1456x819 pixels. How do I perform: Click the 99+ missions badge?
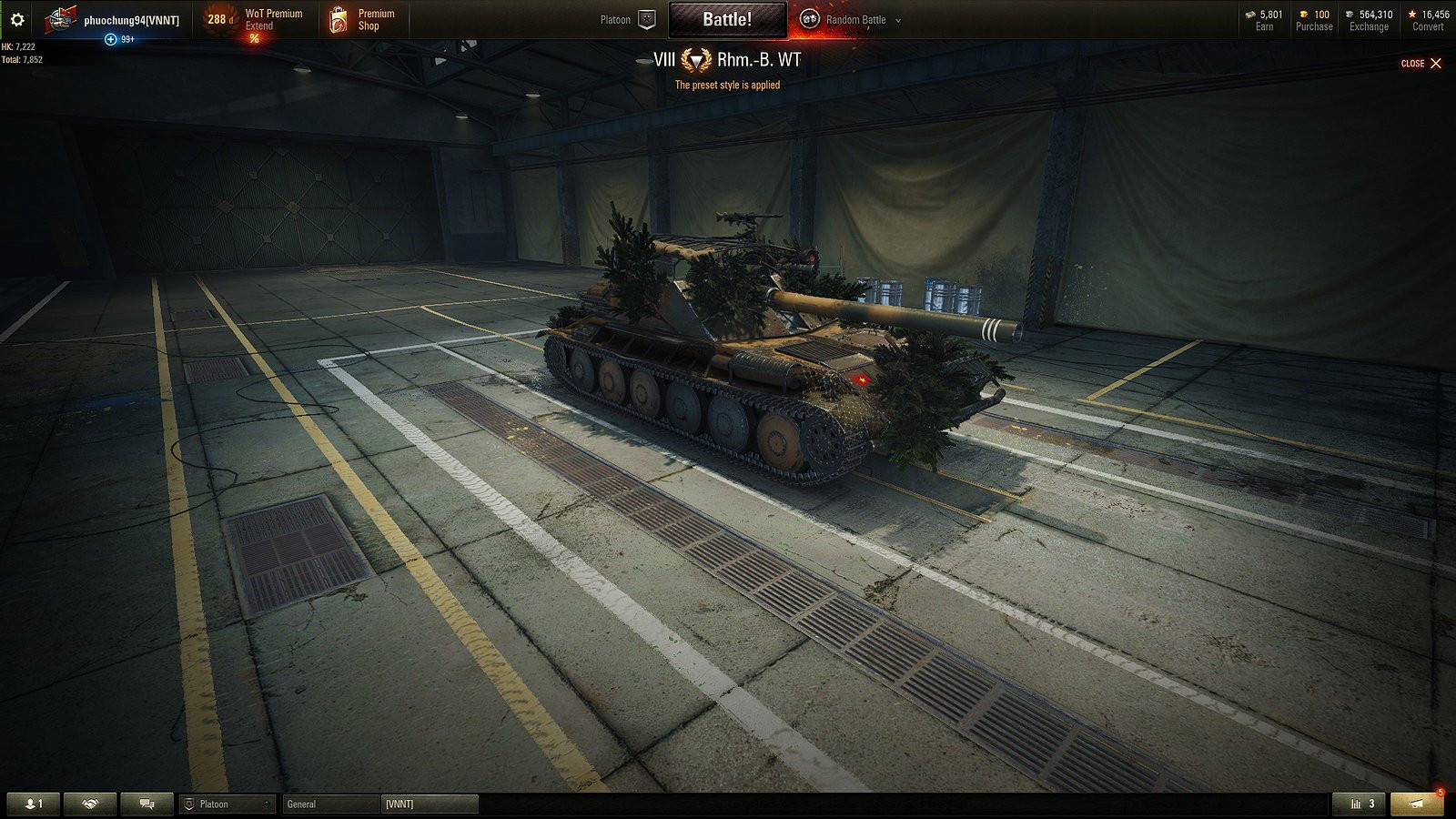[x=118, y=39]
